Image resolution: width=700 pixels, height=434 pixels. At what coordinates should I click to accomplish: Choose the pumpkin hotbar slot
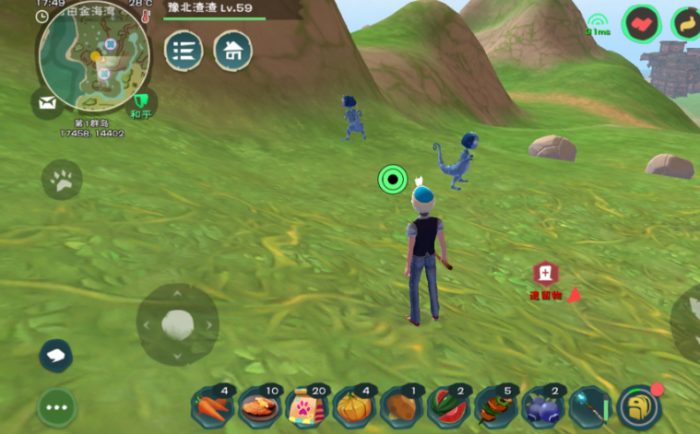354,407
